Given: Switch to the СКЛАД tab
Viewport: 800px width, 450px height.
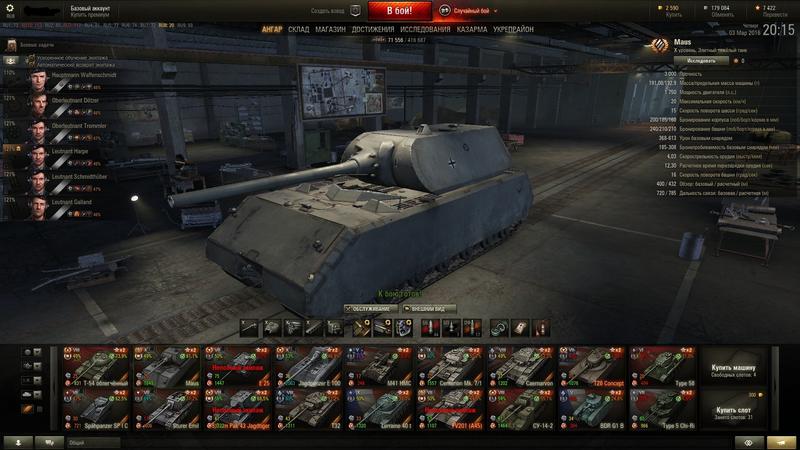Looking at the screenshot, I should [x=299, y=30].
